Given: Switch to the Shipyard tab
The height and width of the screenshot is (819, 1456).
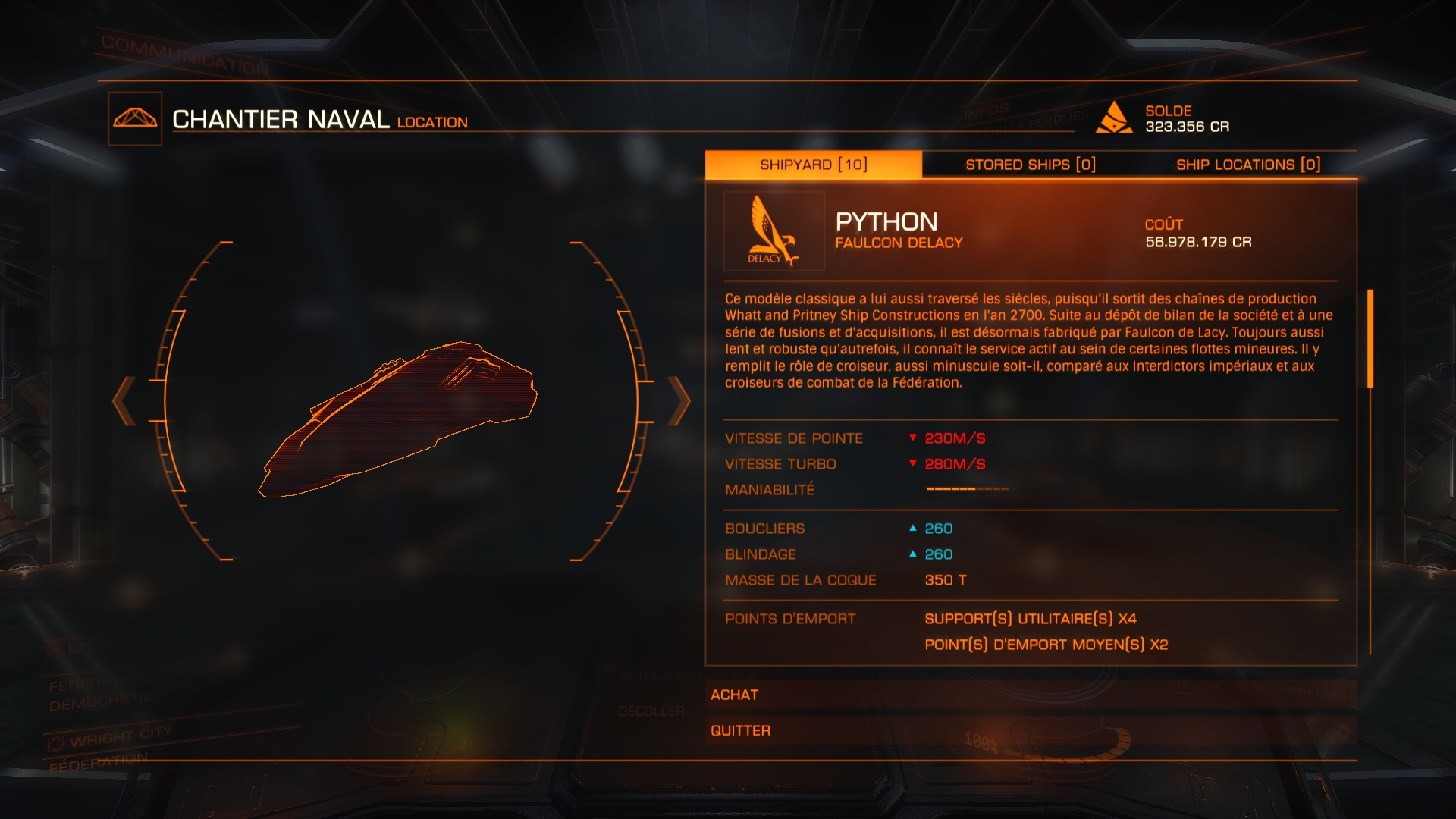Looking at the screenshot, I should 813,165.
